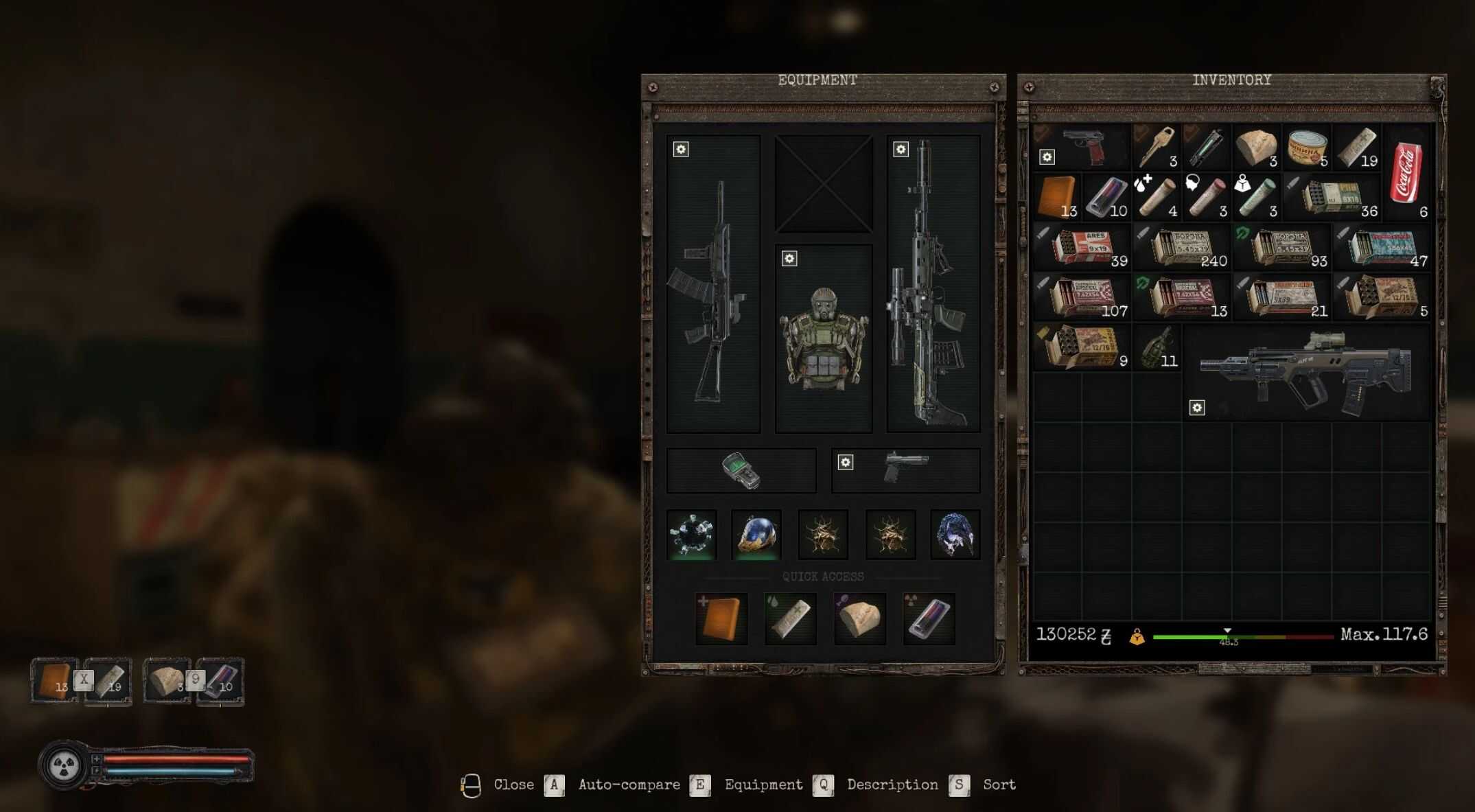Image resolution: width=1475 pixels, height=812 pixels.
Task: Select the orange medkit quick access slot
Action: [721, 618]
